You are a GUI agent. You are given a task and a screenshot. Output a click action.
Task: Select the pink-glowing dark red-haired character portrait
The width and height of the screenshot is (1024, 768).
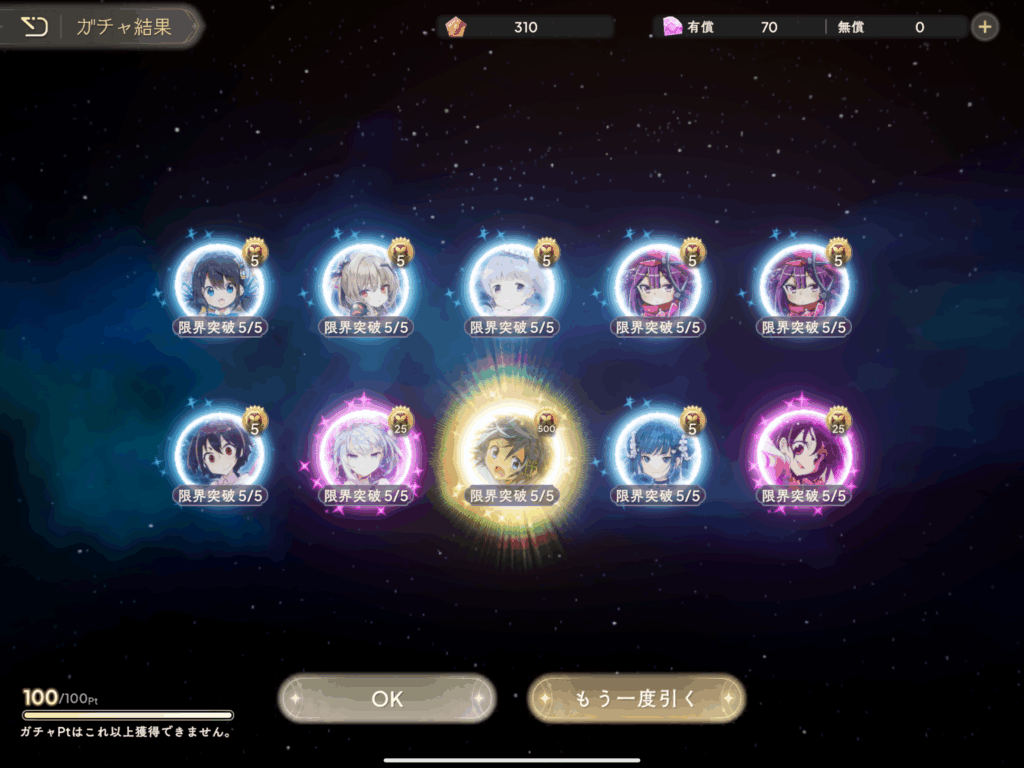(804, 456)
